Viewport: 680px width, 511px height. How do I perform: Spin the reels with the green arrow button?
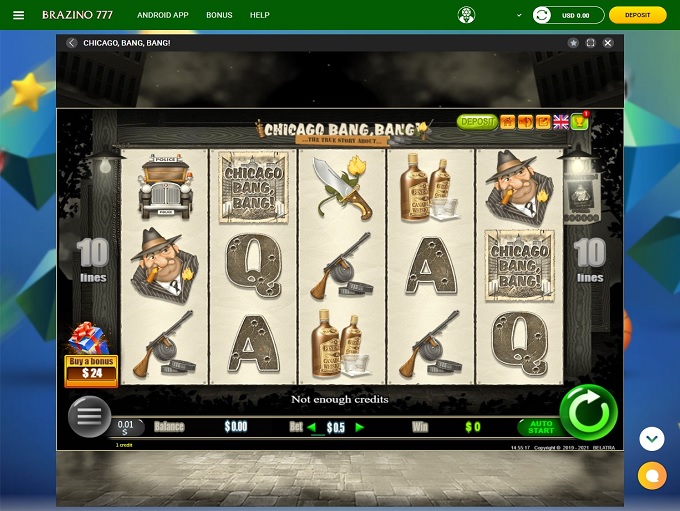pyautogui.click(x=588, y=412)
